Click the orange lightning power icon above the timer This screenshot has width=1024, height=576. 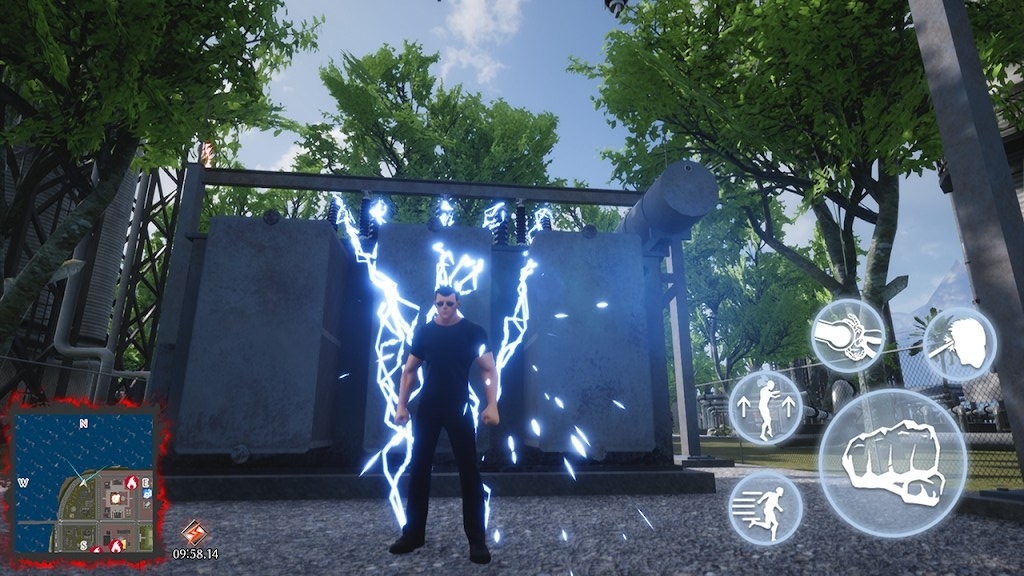coord(193,532)
